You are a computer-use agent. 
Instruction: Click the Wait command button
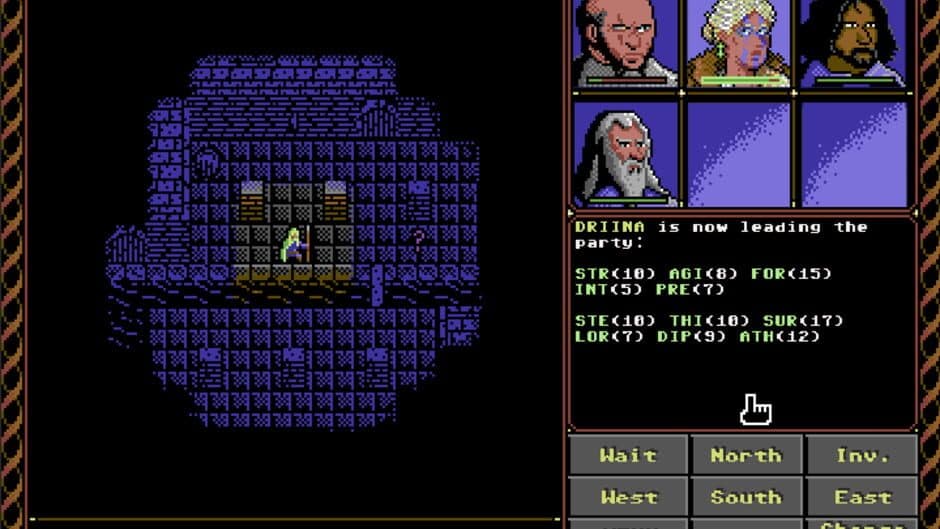[x=628, y=455]
